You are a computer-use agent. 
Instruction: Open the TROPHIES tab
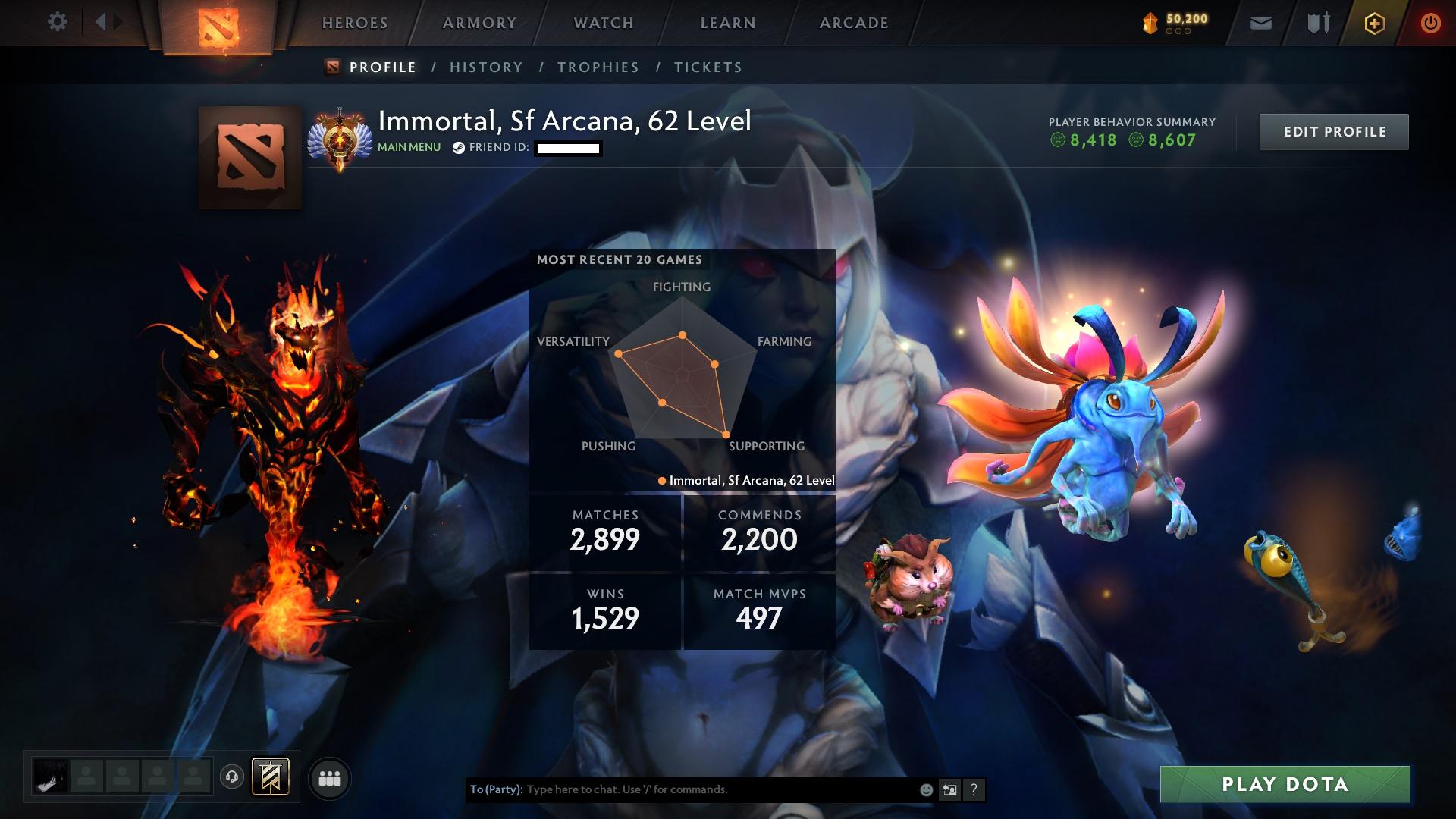[x=598, y=67]
